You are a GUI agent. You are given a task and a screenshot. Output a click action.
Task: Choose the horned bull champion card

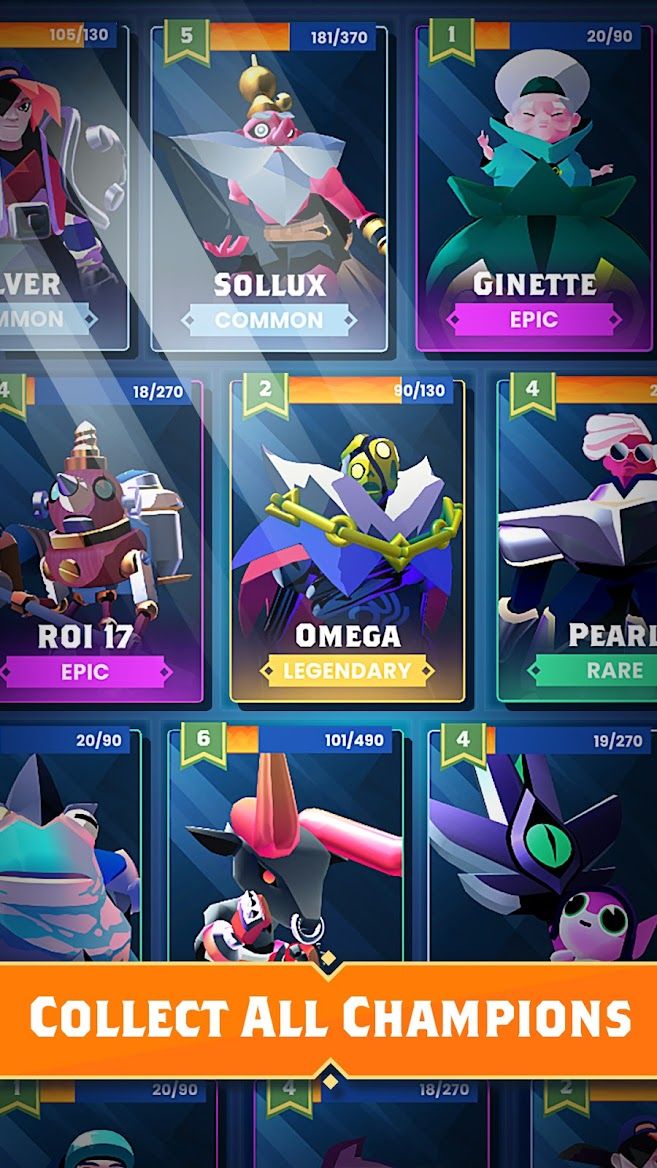pyautogui.click(x=286, y=850)
